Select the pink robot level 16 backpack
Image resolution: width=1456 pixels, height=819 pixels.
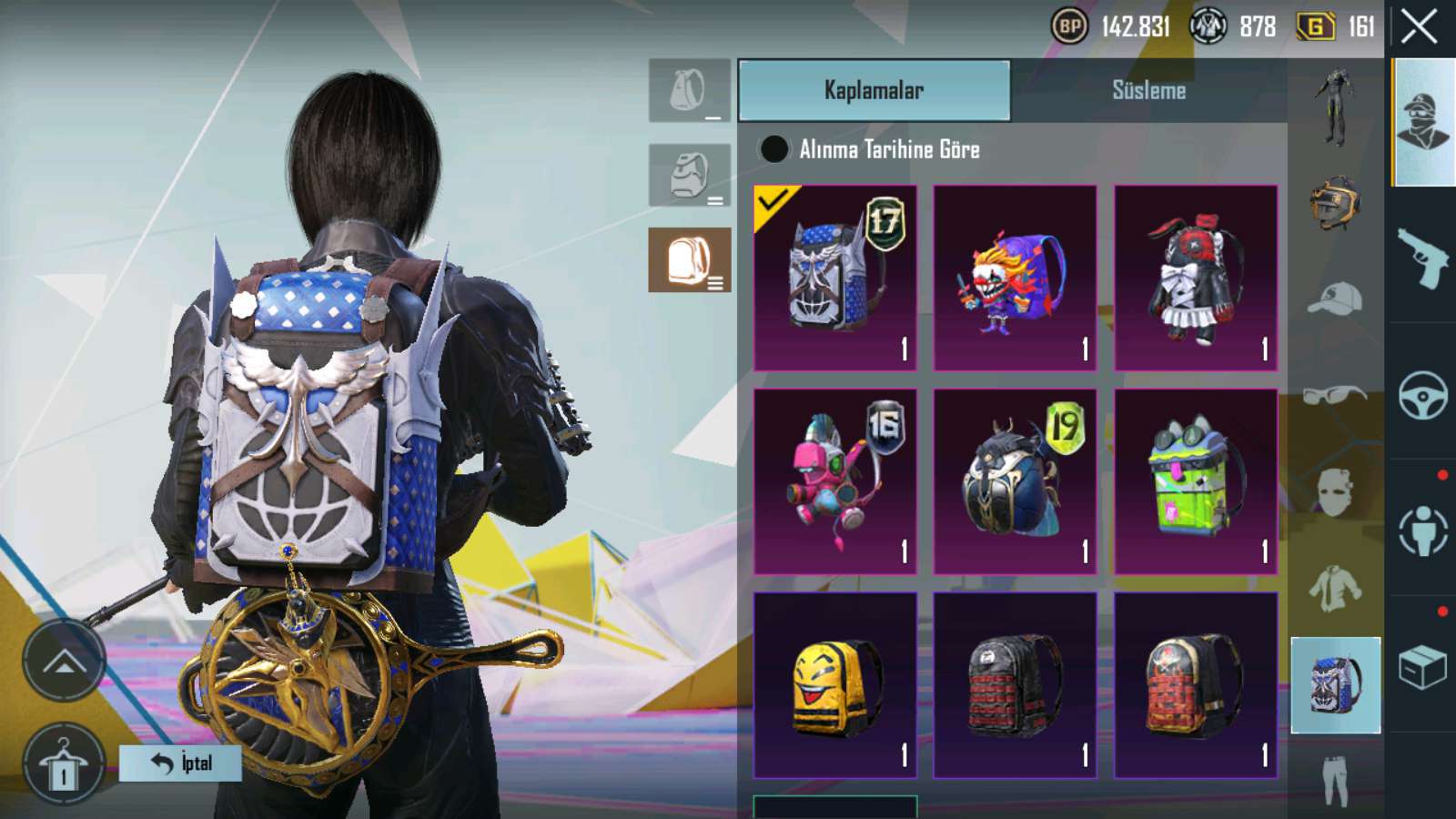834,481
